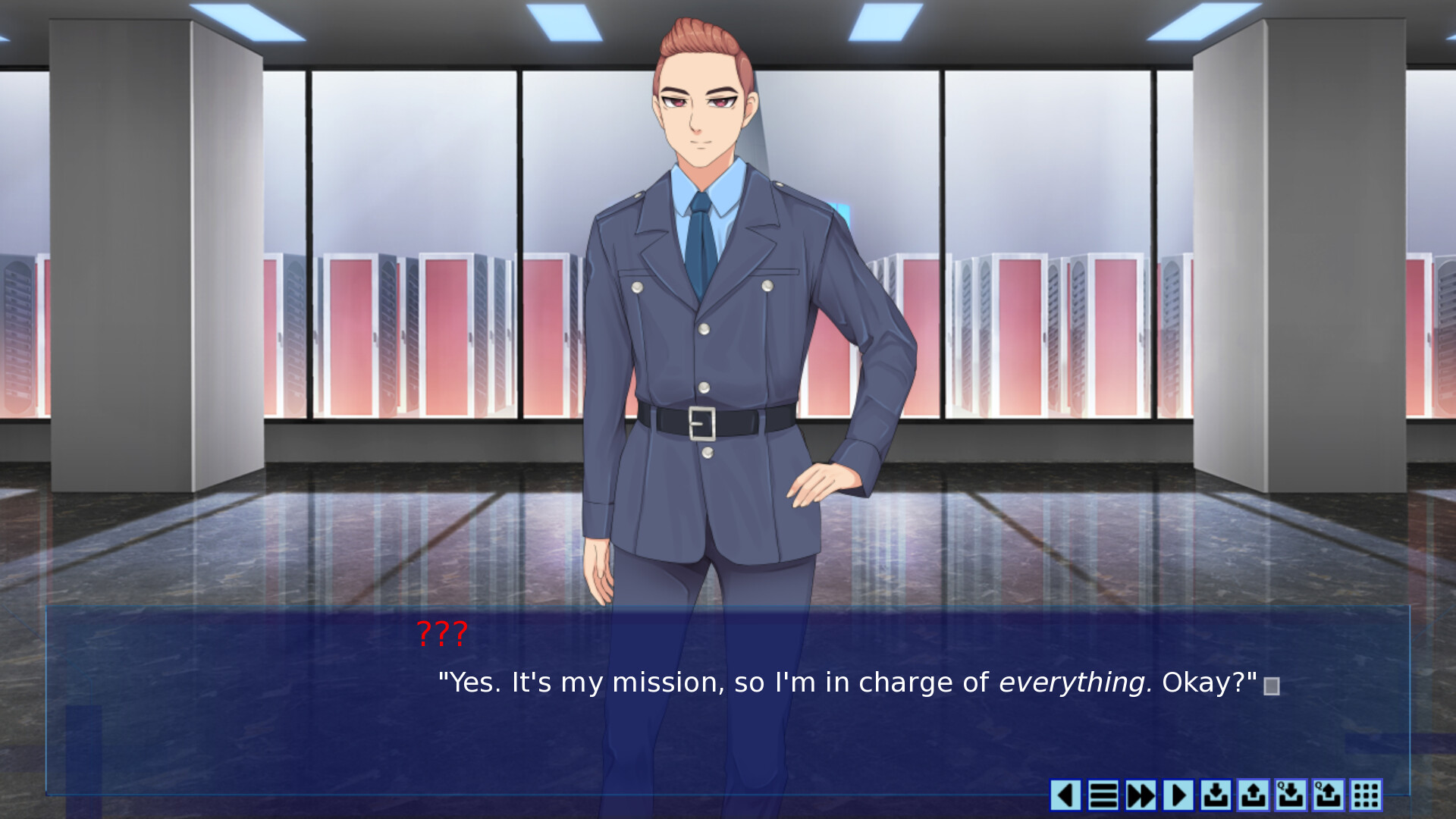1456x819 pixels.
Task: Open the load screen icon
Action: [x=1254, y=795]
